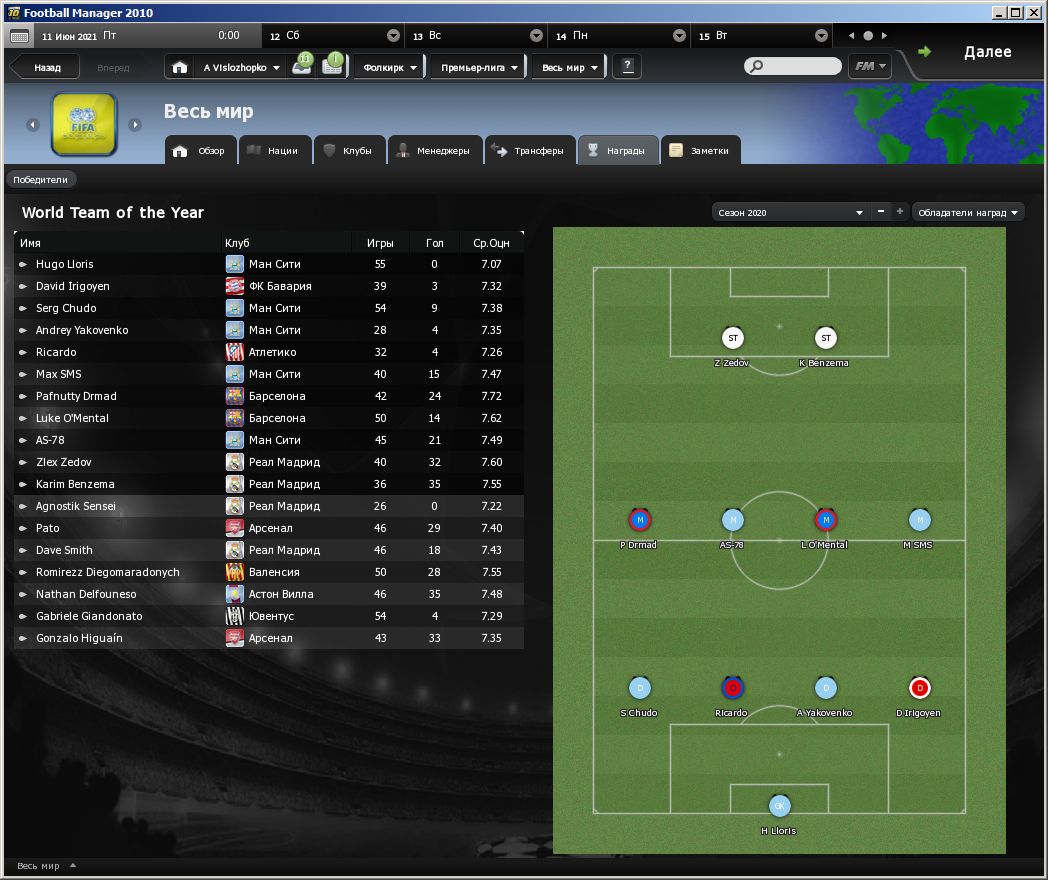Switch to the Нации tab
Screen dimensions: 1048x880
[271, 151]
